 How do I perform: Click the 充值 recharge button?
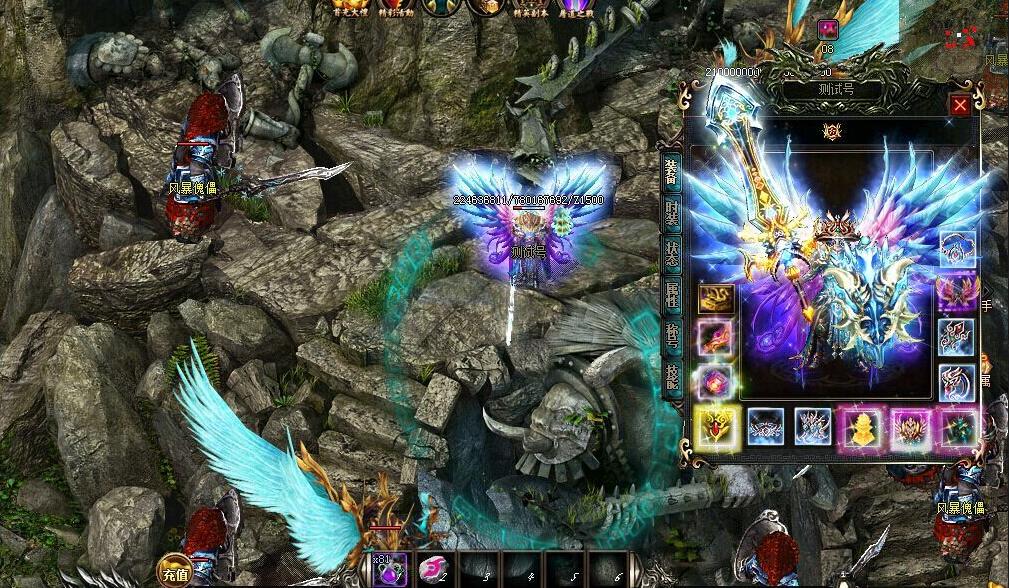point(172,573)
